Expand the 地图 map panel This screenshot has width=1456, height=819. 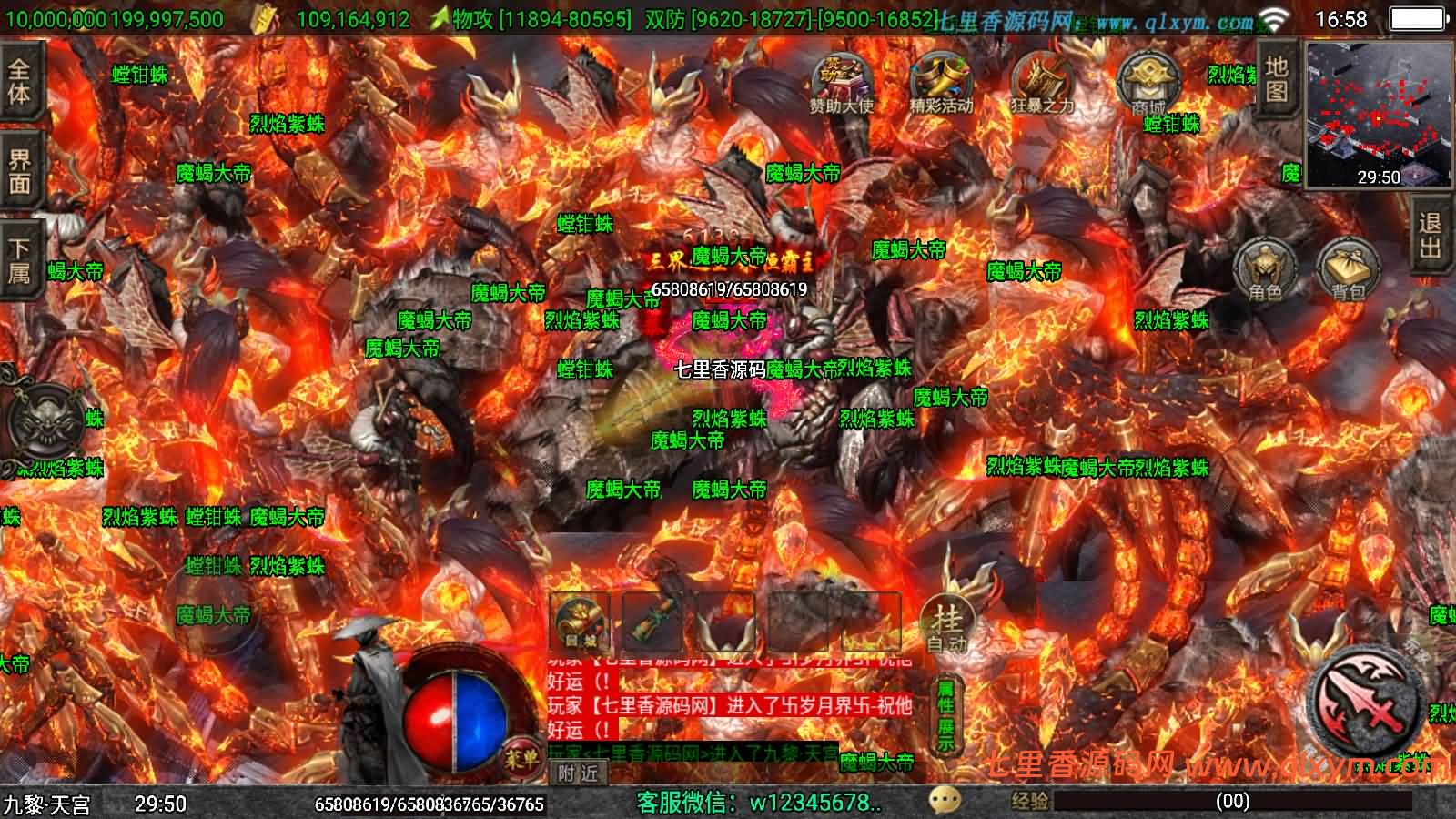[x=1276, y=77]
